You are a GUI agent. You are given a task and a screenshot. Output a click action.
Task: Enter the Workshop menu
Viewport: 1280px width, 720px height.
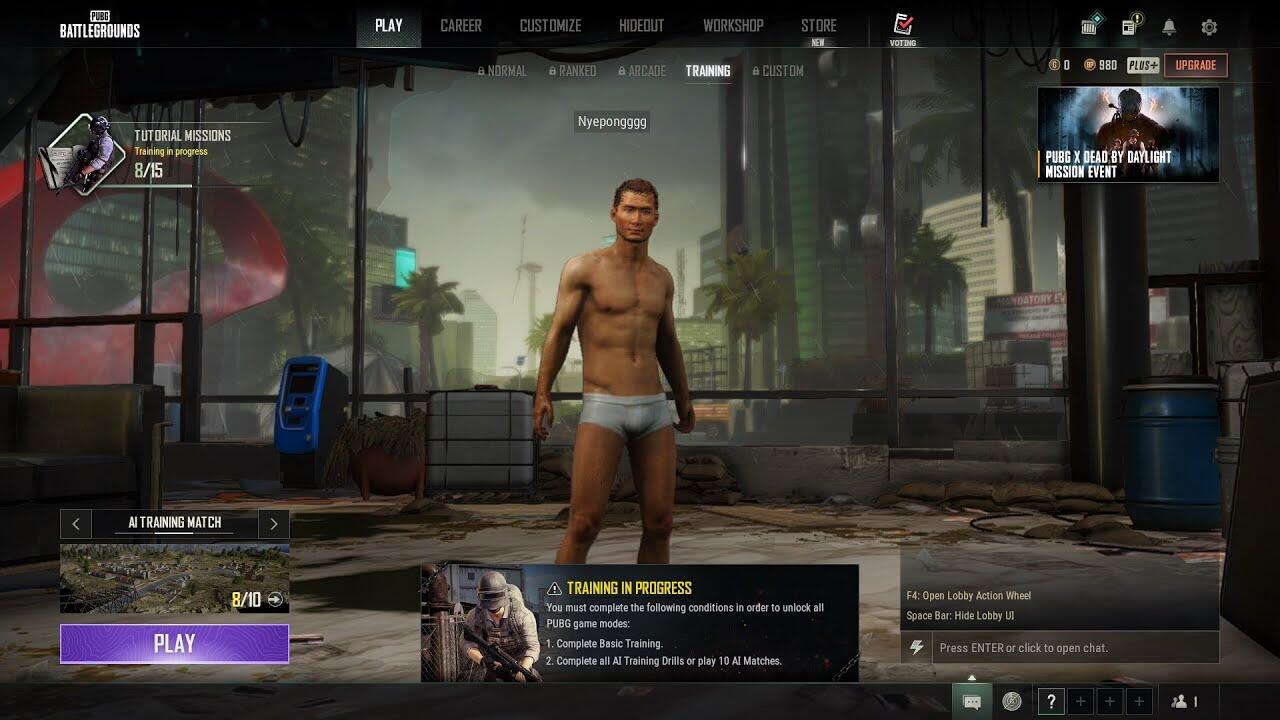pyautogui.click(x=733, y=26)
